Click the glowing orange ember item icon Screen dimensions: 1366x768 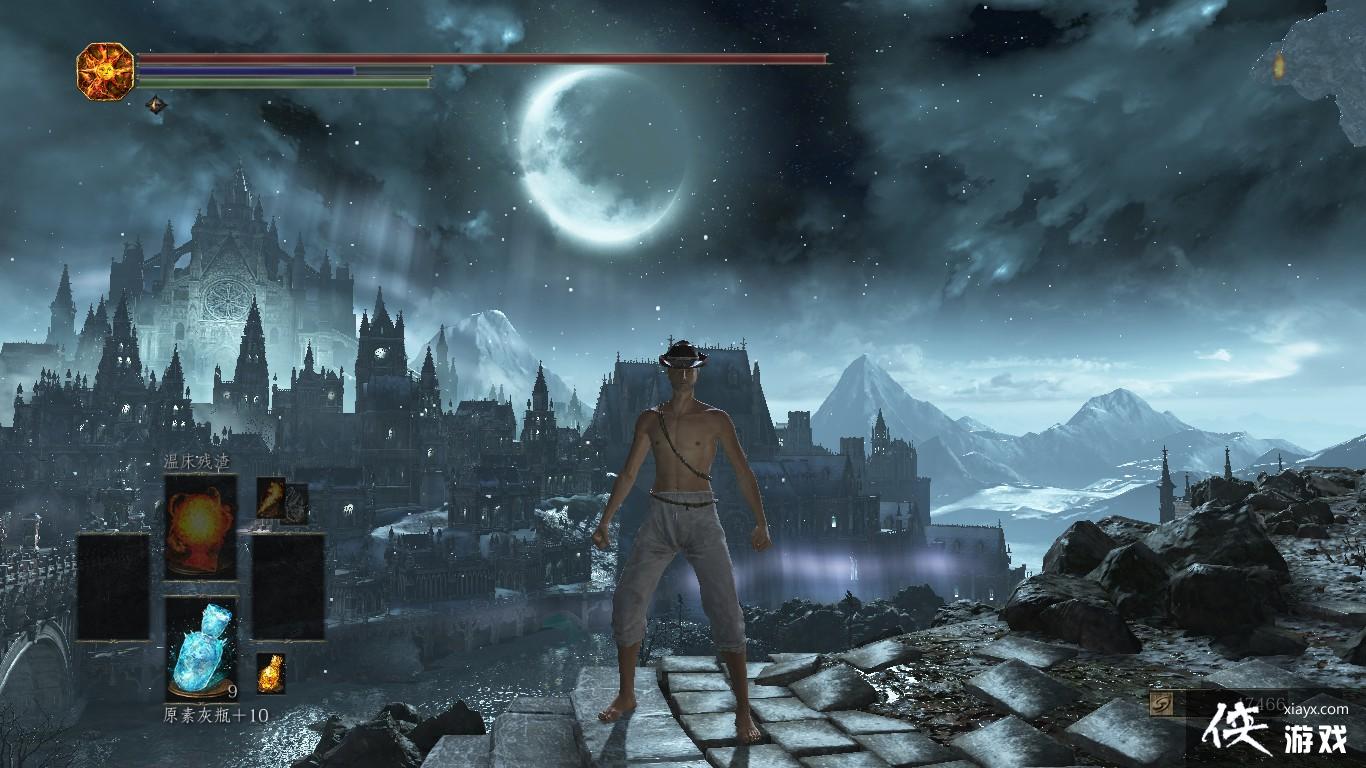[270, 673]
